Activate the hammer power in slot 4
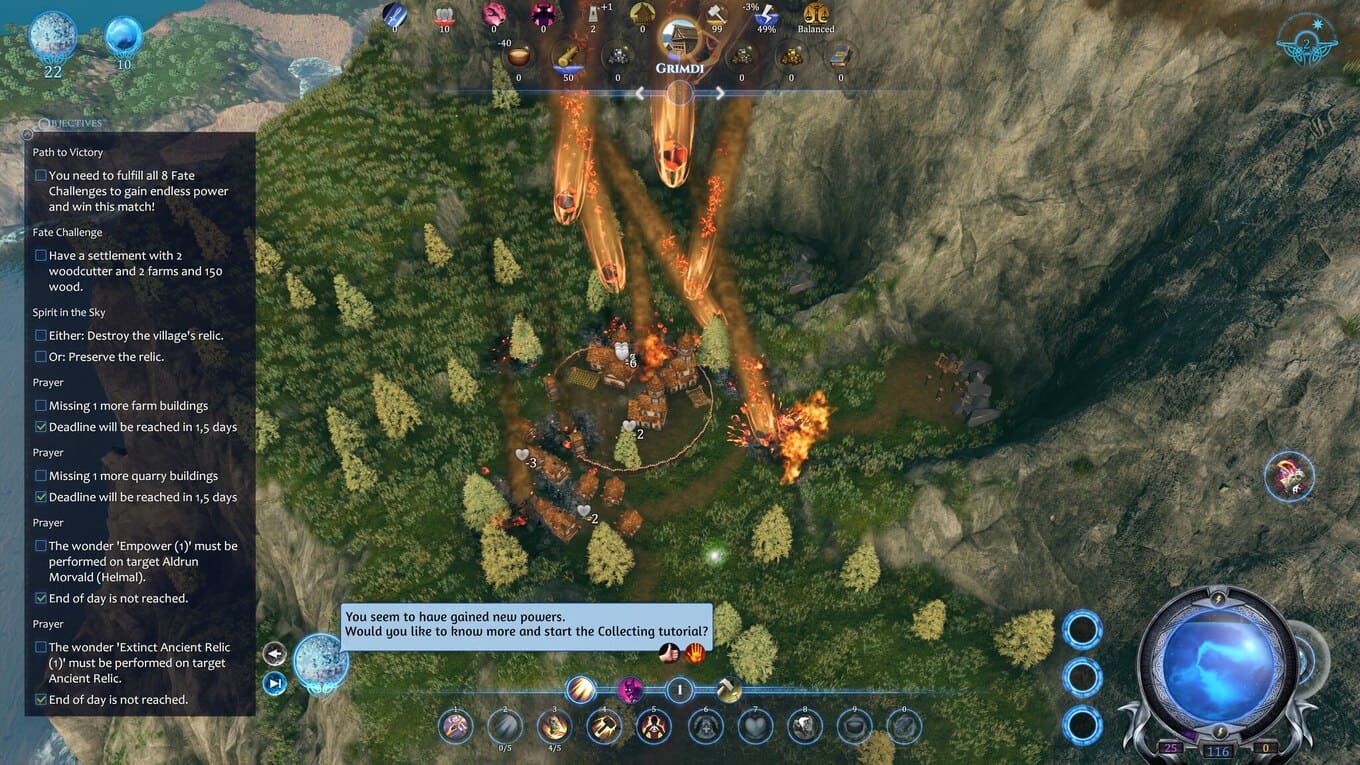1360x765 pixels. (x=605, y=726)
